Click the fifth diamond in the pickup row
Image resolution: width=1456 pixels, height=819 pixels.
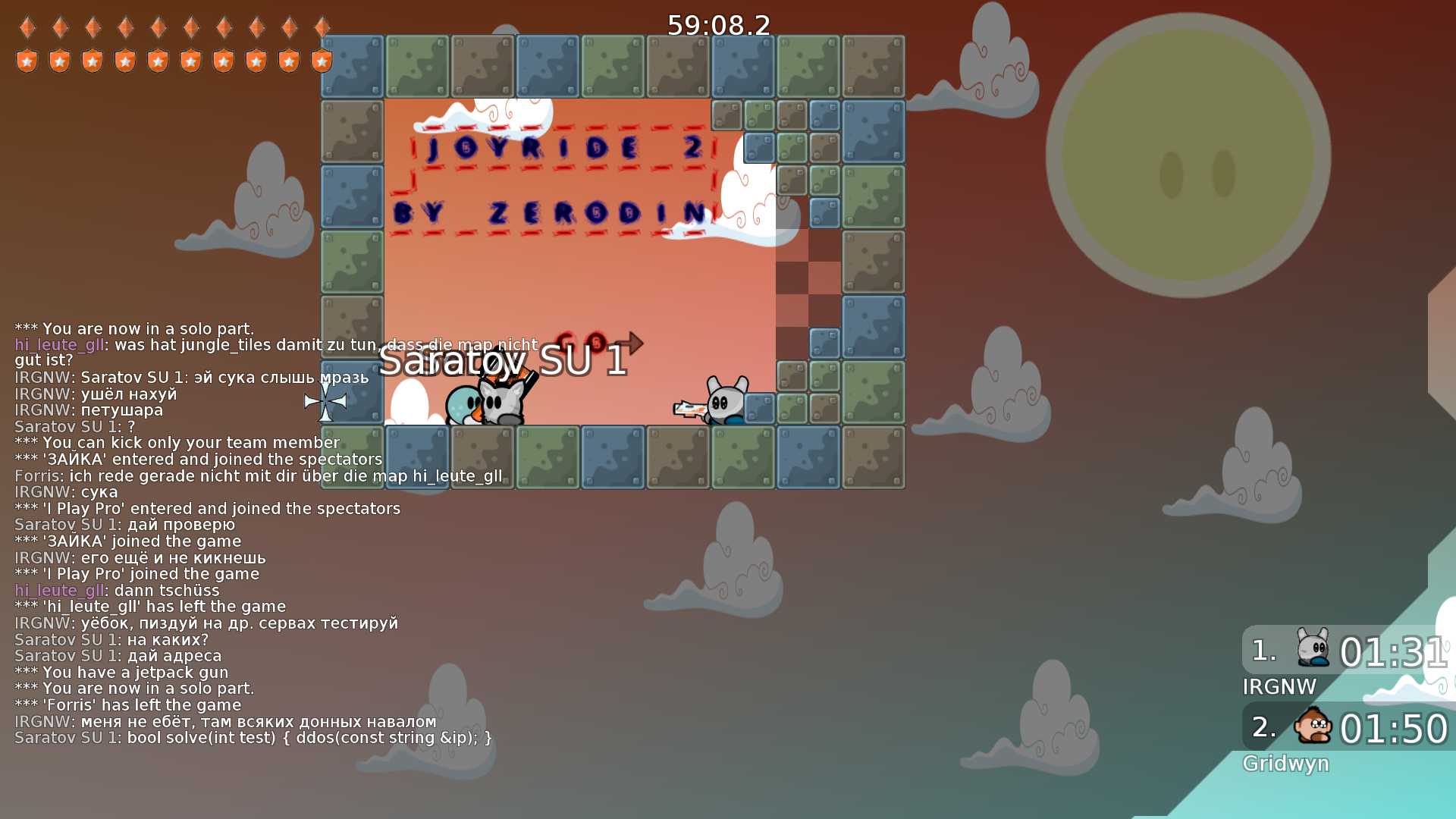pyautogui.click(x=158, y=27)
